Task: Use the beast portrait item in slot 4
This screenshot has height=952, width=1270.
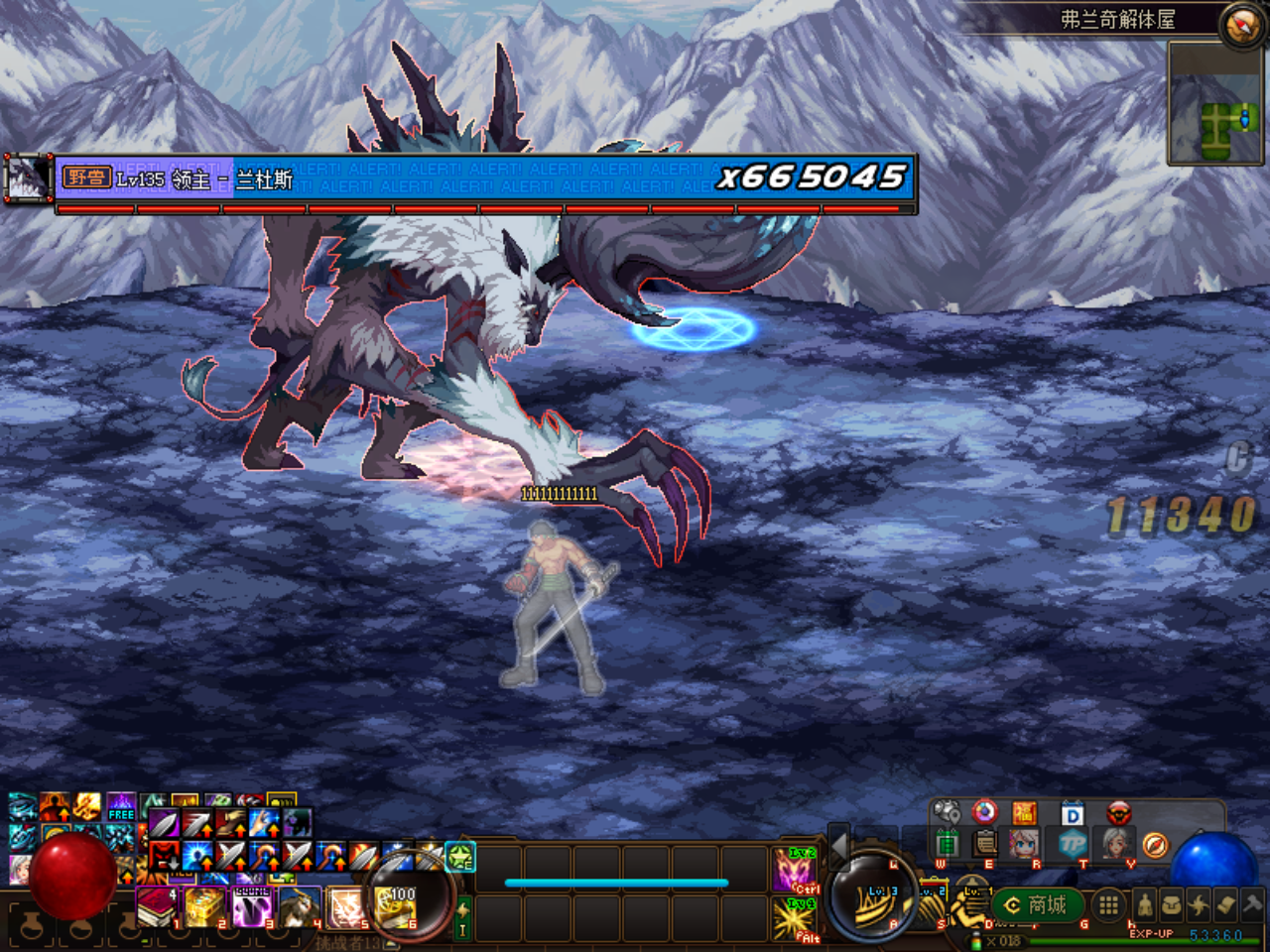Action: [x=299, y=906]
